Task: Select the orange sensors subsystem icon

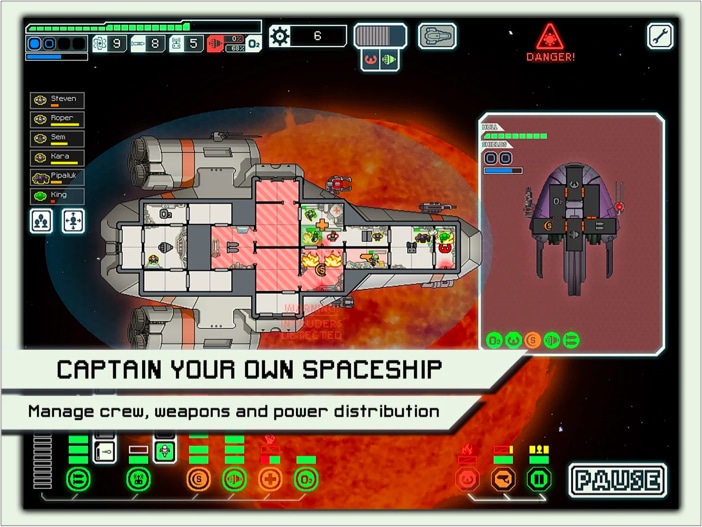Action: (503, 480)
